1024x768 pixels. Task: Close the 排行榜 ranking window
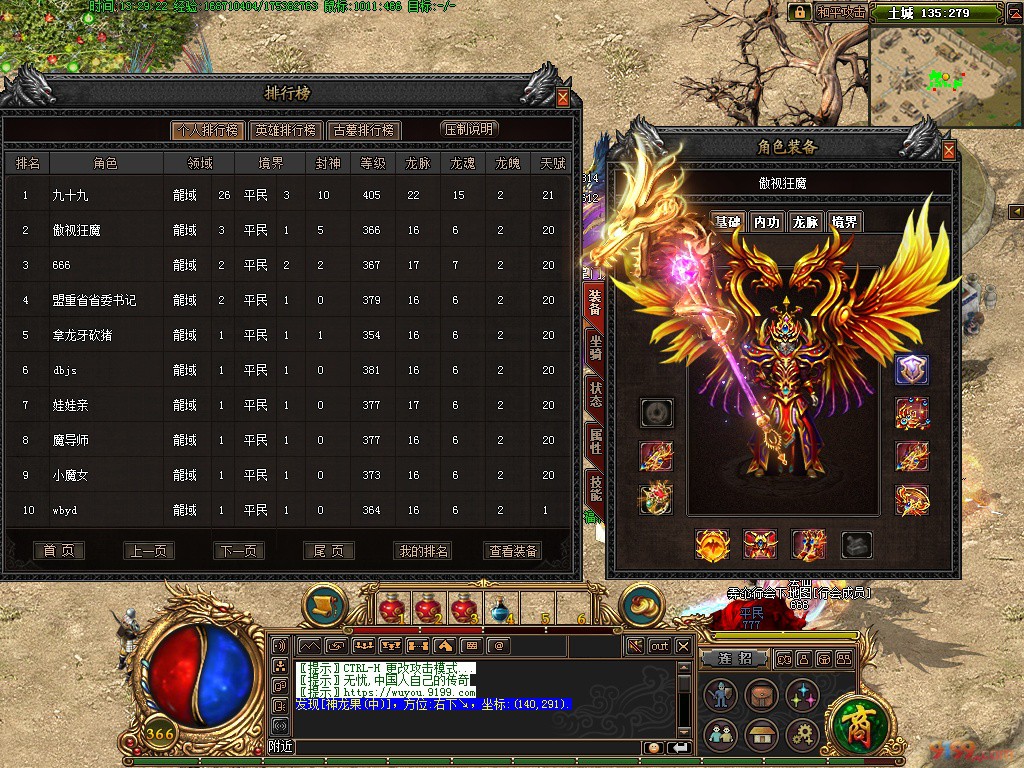click(563, 98)
